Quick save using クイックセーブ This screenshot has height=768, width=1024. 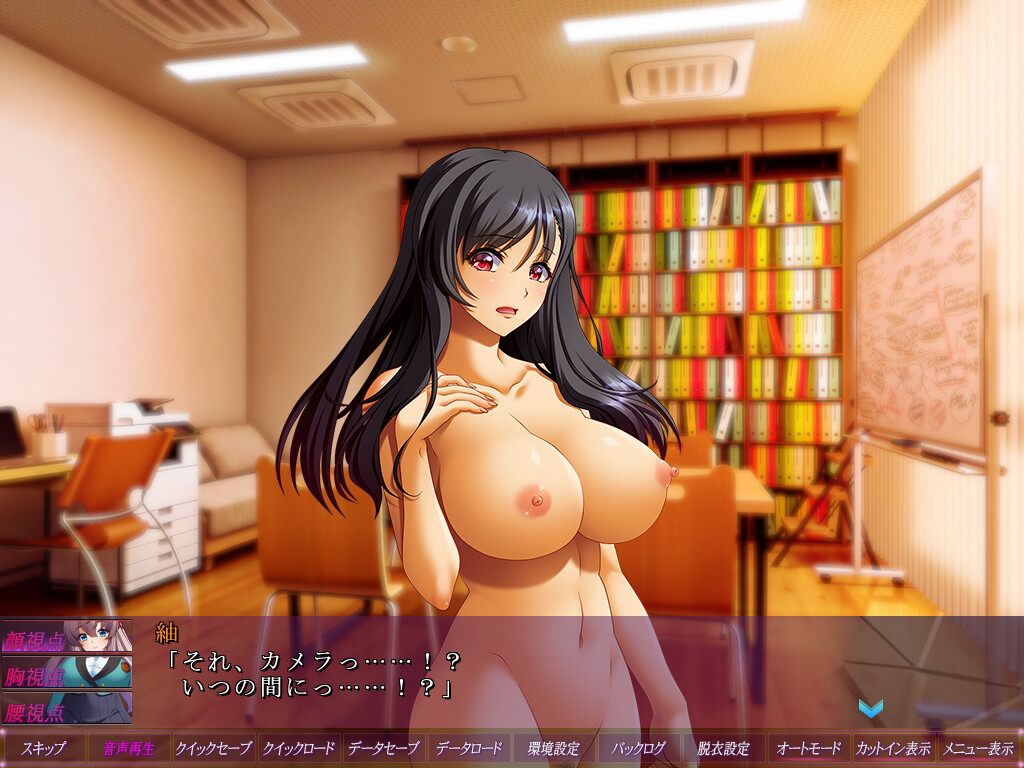(213, 748)
